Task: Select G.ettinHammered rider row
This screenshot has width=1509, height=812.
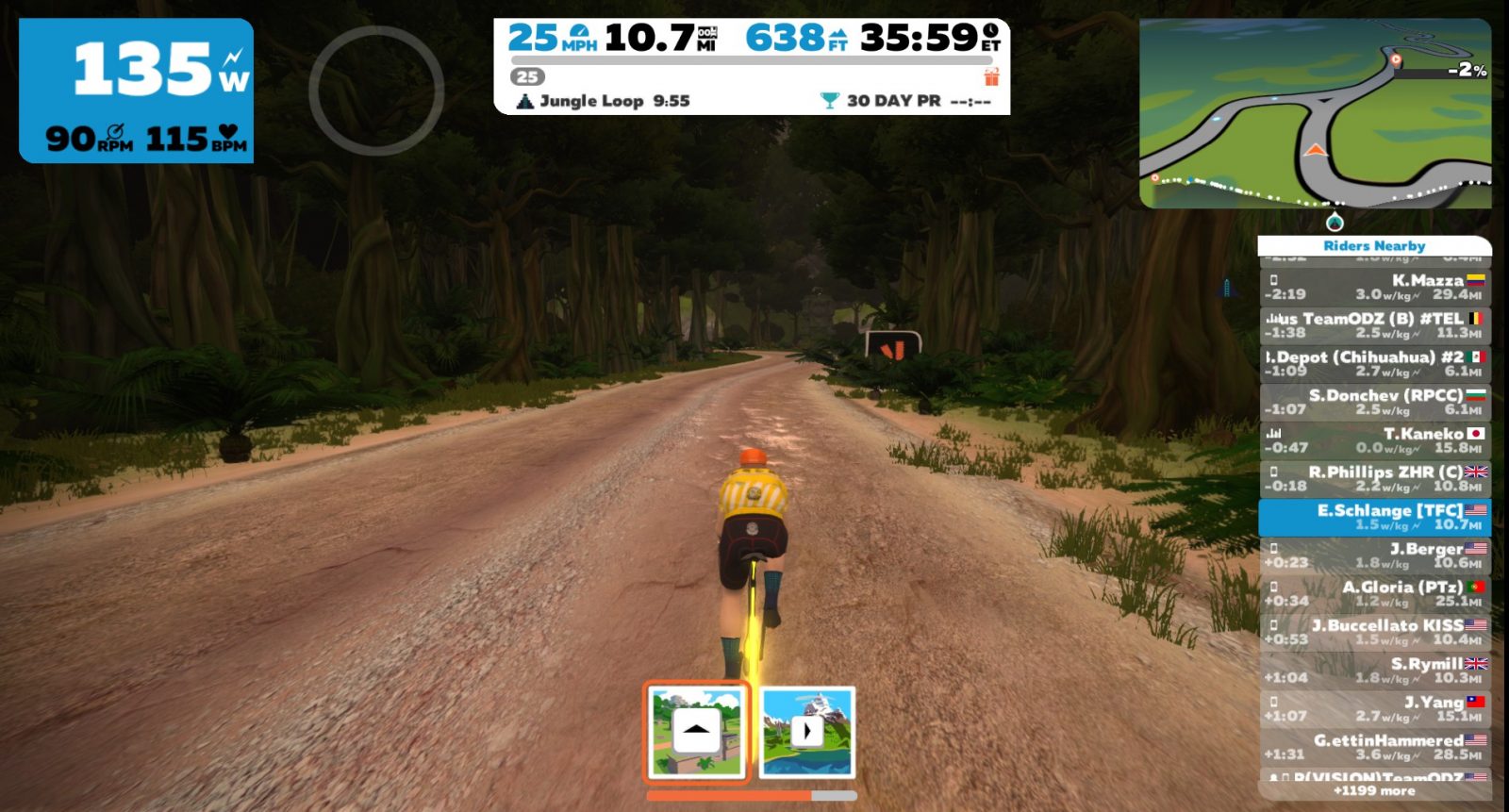Action: click(x=1374, y=747)
